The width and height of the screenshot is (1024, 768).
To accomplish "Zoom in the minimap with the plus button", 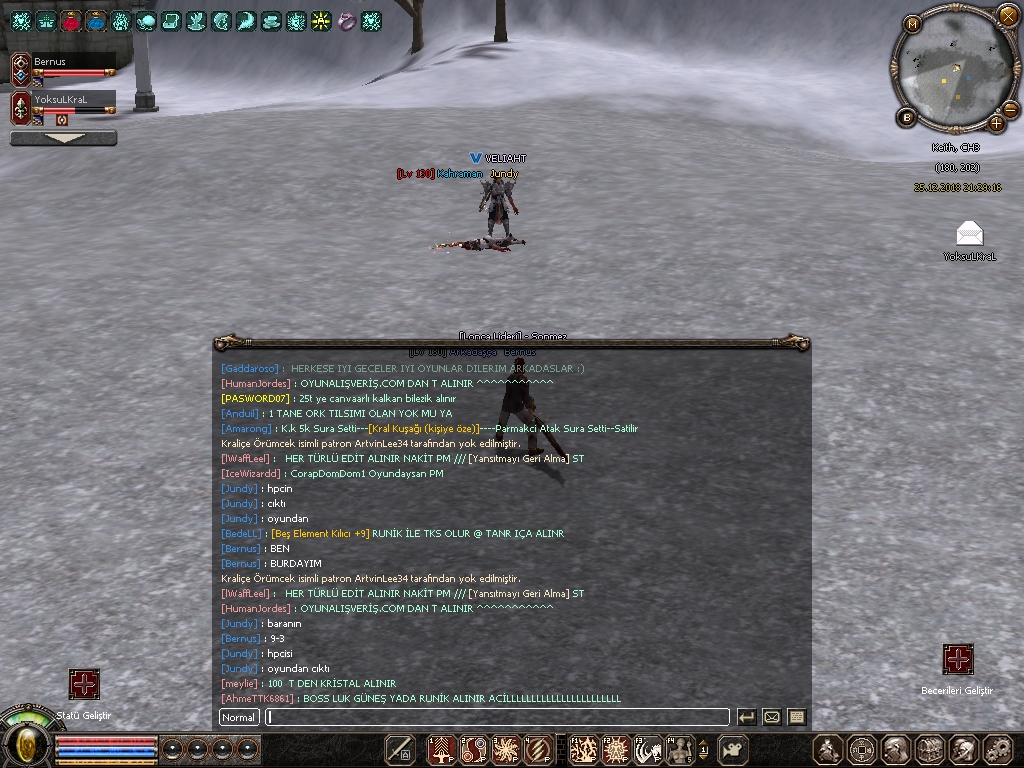I will pyautogui.click(x=997, y=123).
